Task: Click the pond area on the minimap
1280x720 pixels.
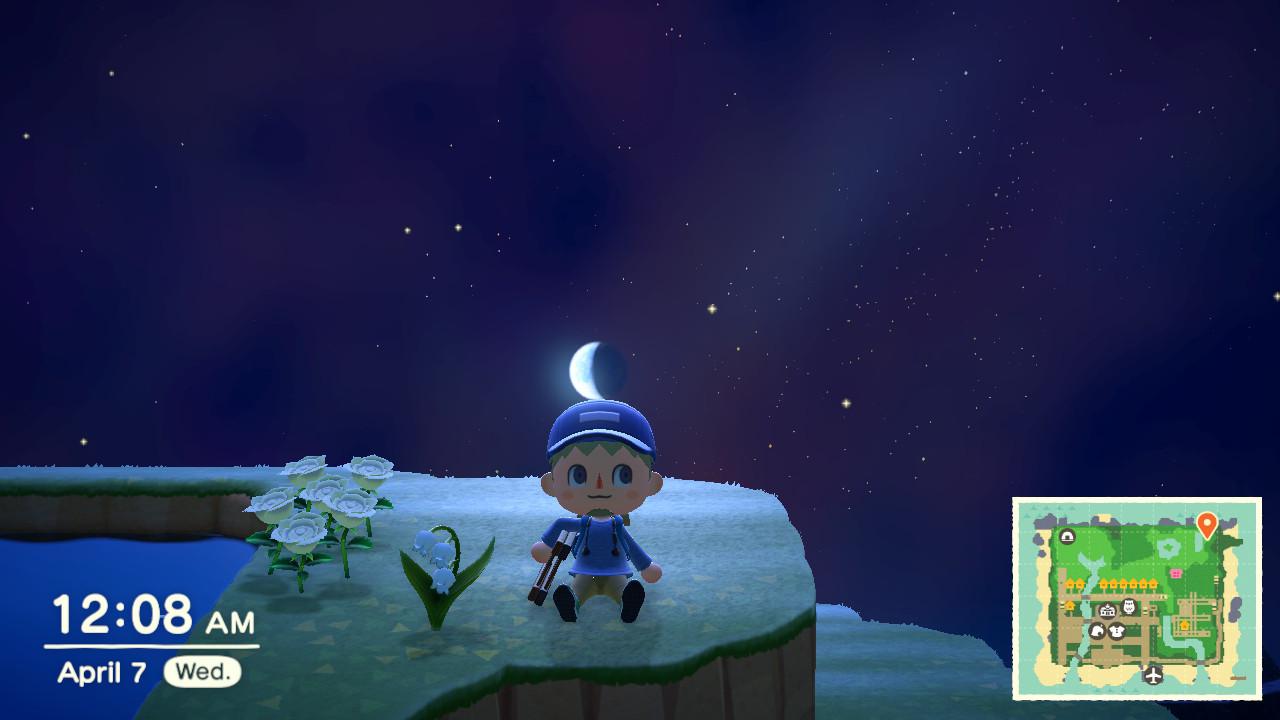Action: click(x=1167, y=547)
